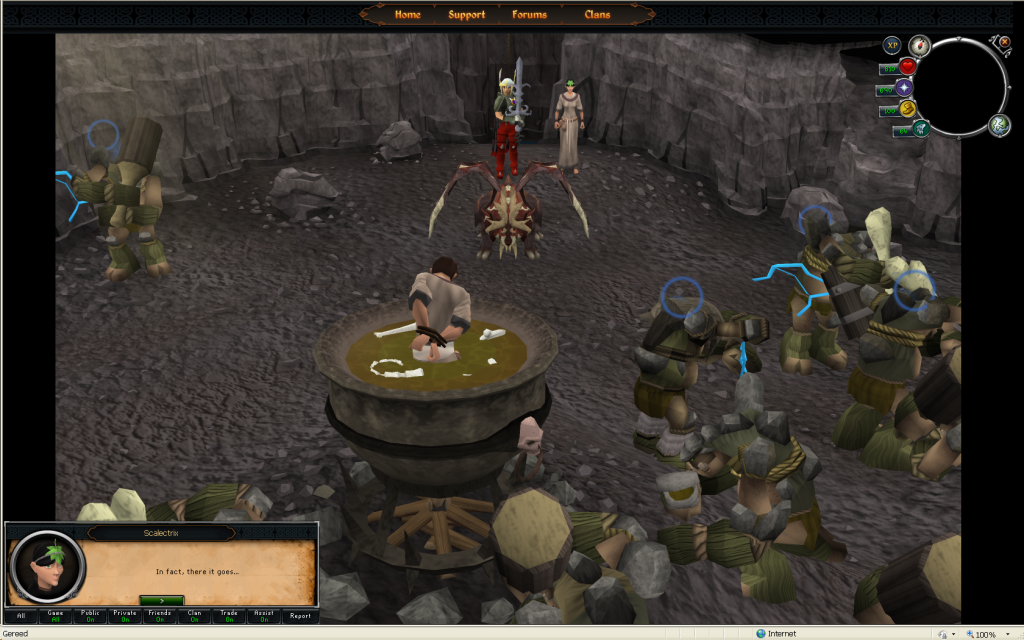Select the Game chat filter tab
Viewport: 1024px width, 640px height.
(56, 616)
